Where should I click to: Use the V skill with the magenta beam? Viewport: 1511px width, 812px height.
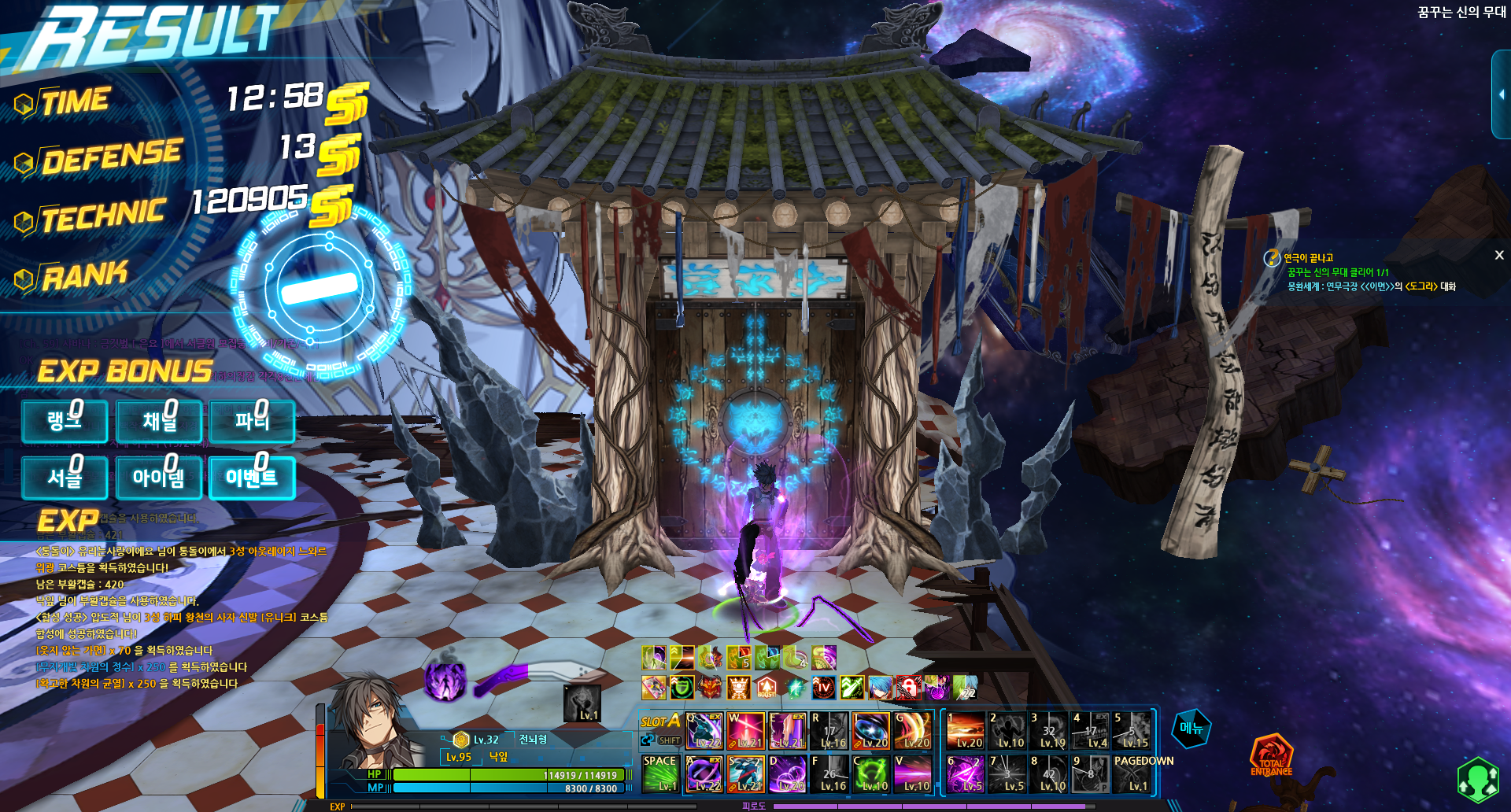coord(913,773)
